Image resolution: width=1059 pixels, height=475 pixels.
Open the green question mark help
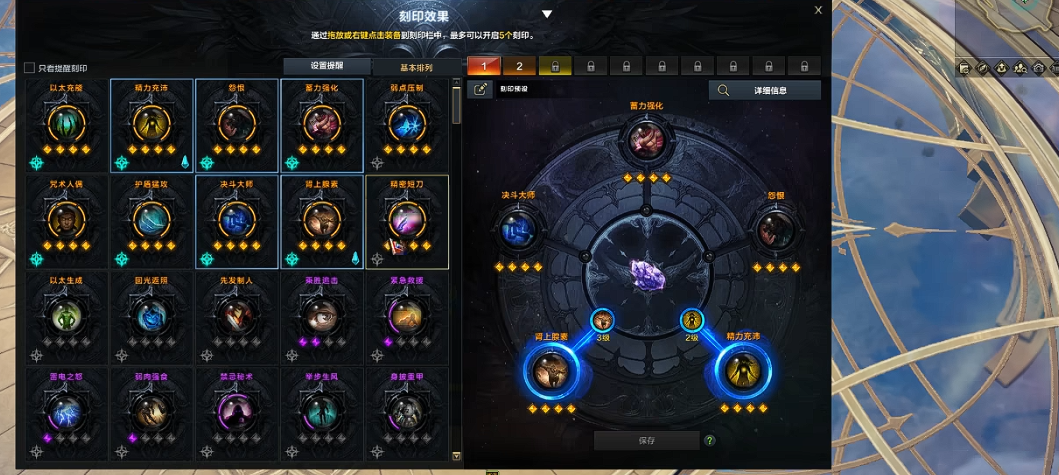point(710,440)
